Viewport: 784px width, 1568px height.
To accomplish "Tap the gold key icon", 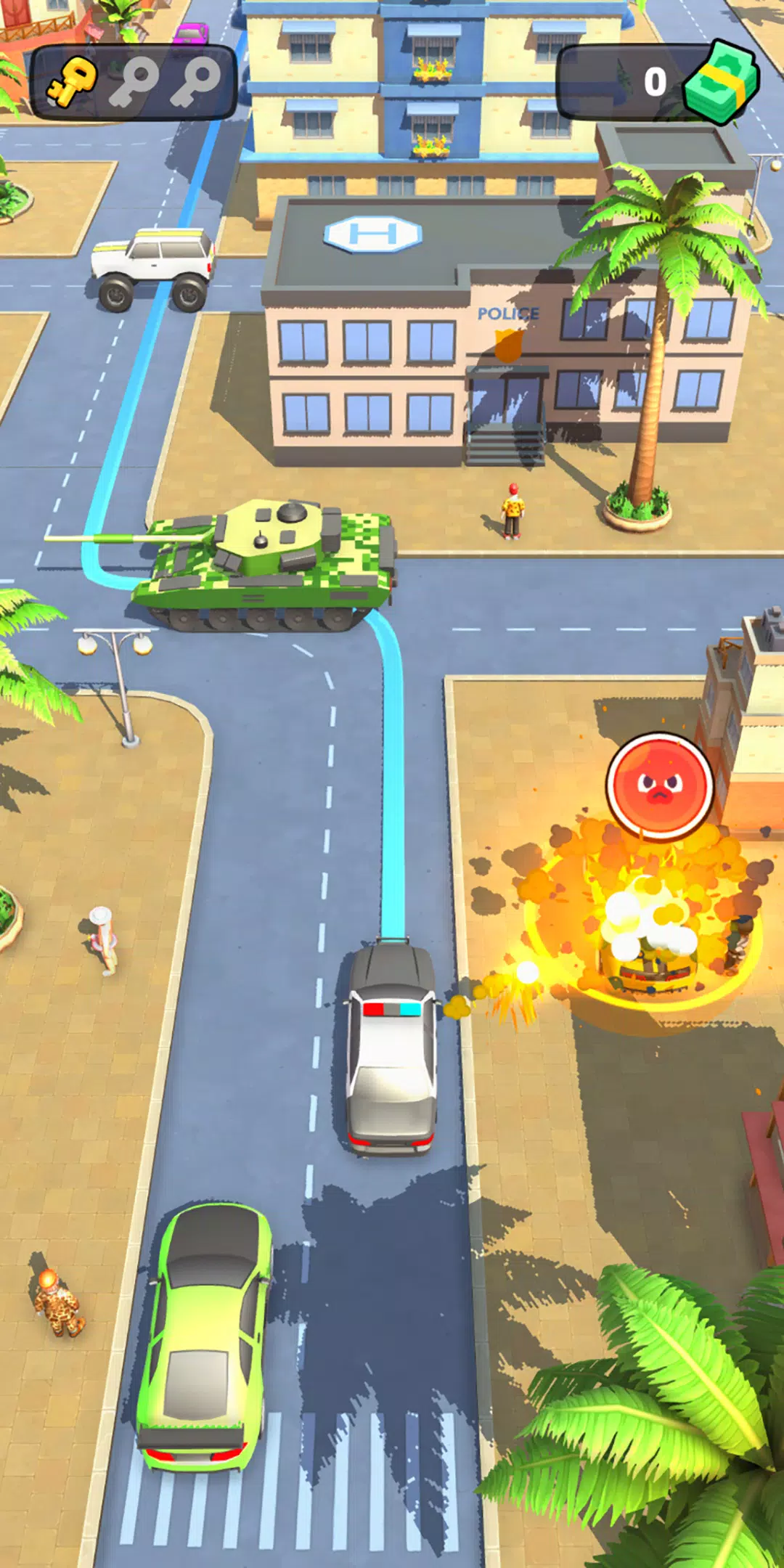I will tap(73, 81).
